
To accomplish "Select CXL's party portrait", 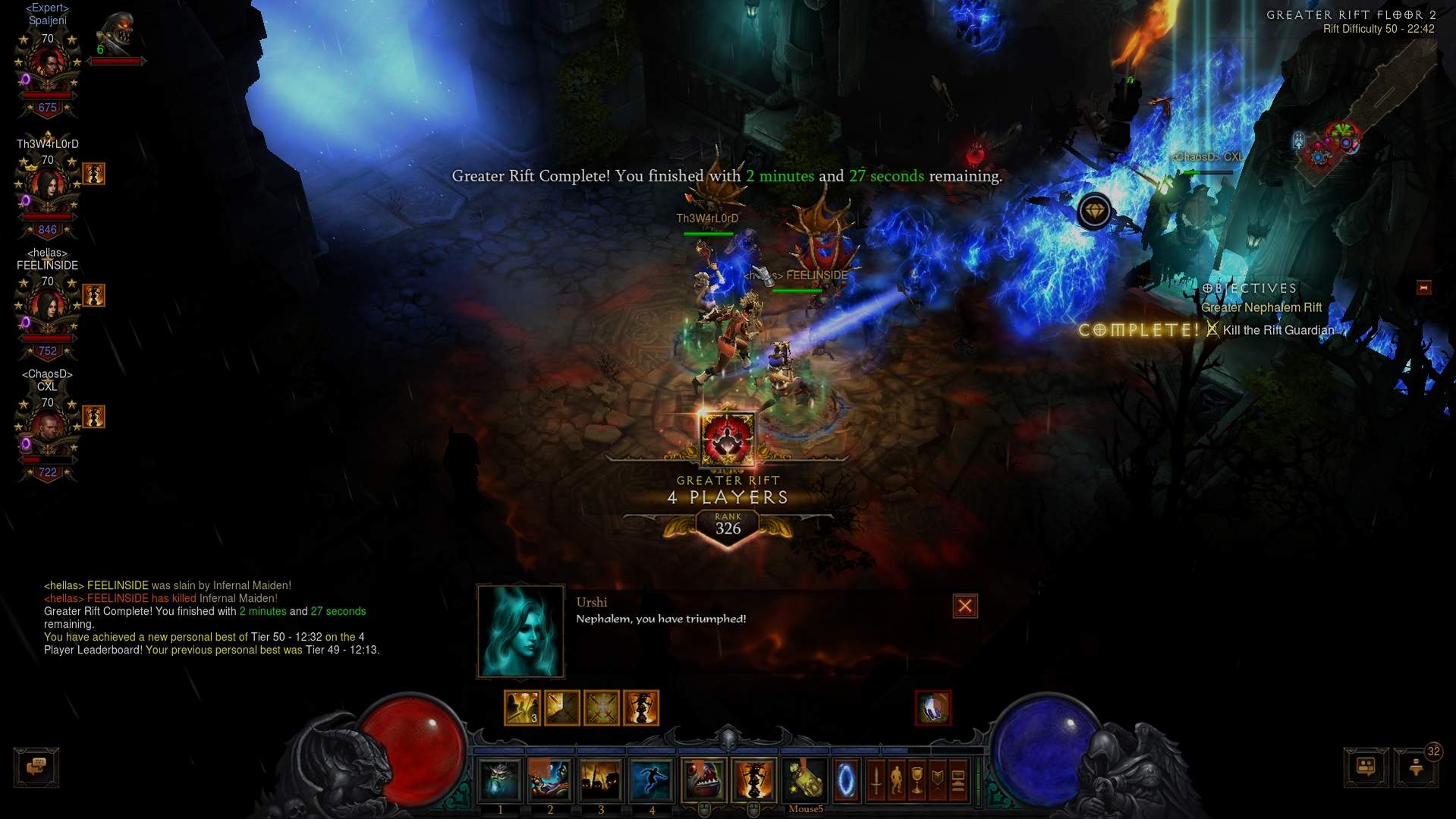I will pos(48,430).
